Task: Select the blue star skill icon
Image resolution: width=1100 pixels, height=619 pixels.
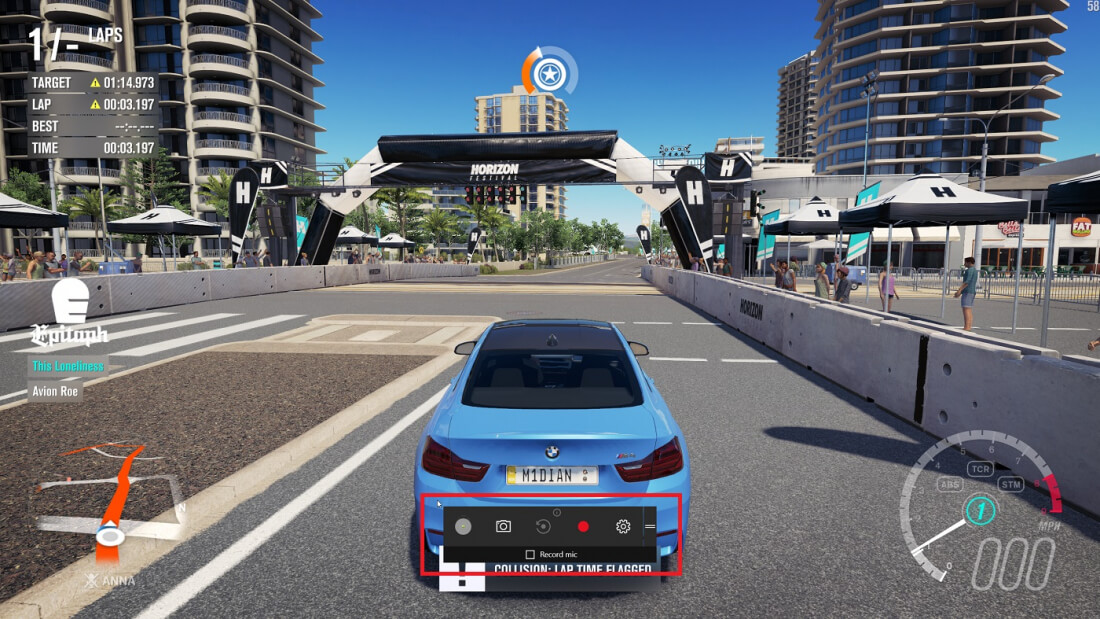Action: tap(548, 72)
